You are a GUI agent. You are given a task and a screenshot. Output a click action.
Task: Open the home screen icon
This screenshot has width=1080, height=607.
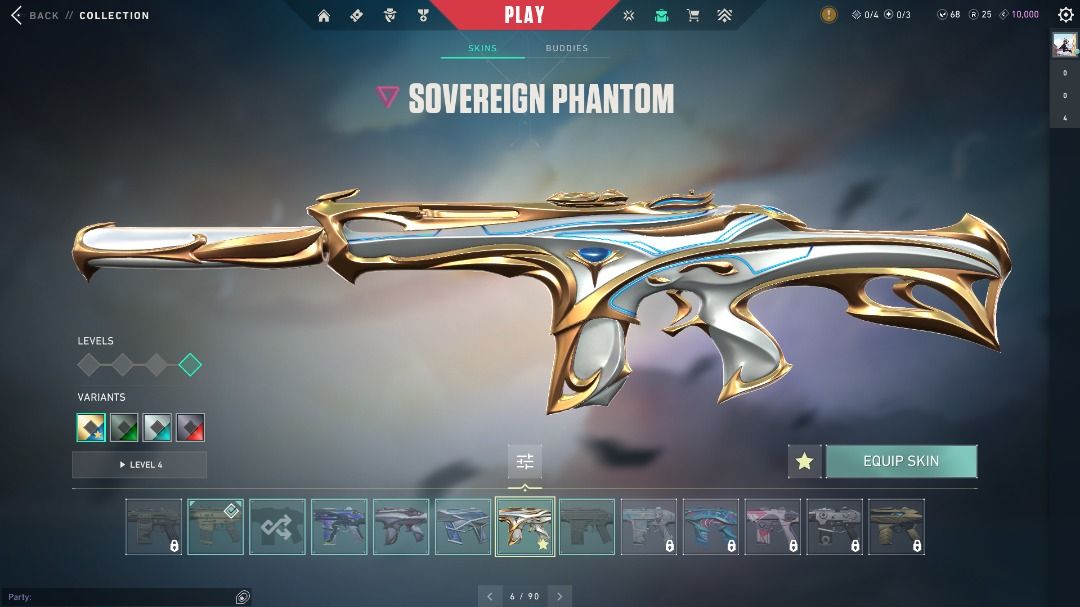(324, 15)
